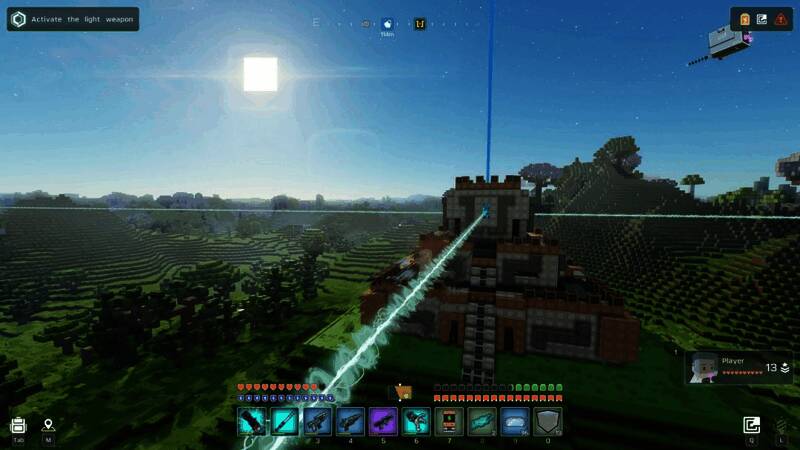Select the blade weapon in hotbar slot two

285,421
